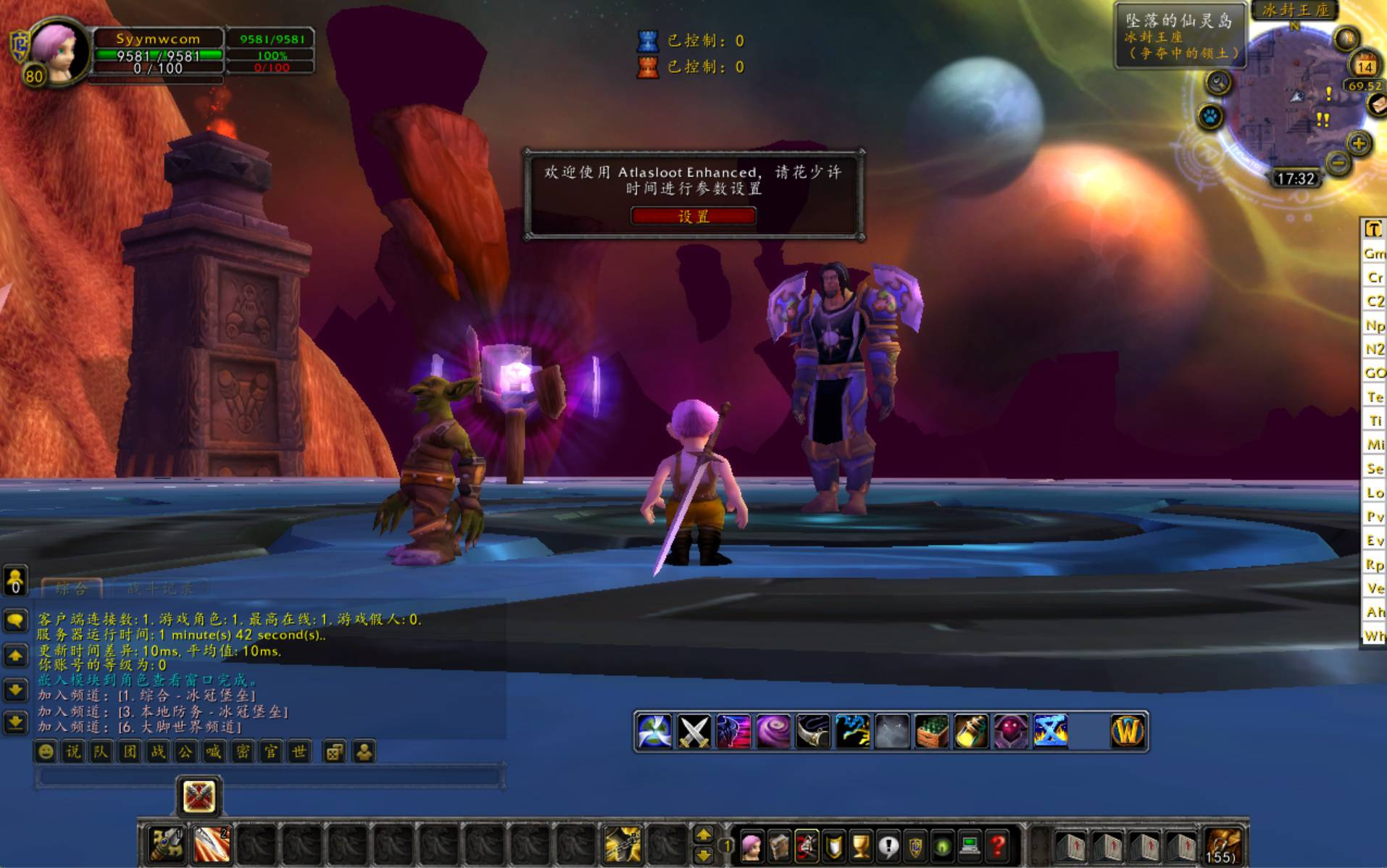The height and width of the screenshot is (868, 1387).
Task: Select the yellow potion bottle icon
Action: [x=971, y=732]
